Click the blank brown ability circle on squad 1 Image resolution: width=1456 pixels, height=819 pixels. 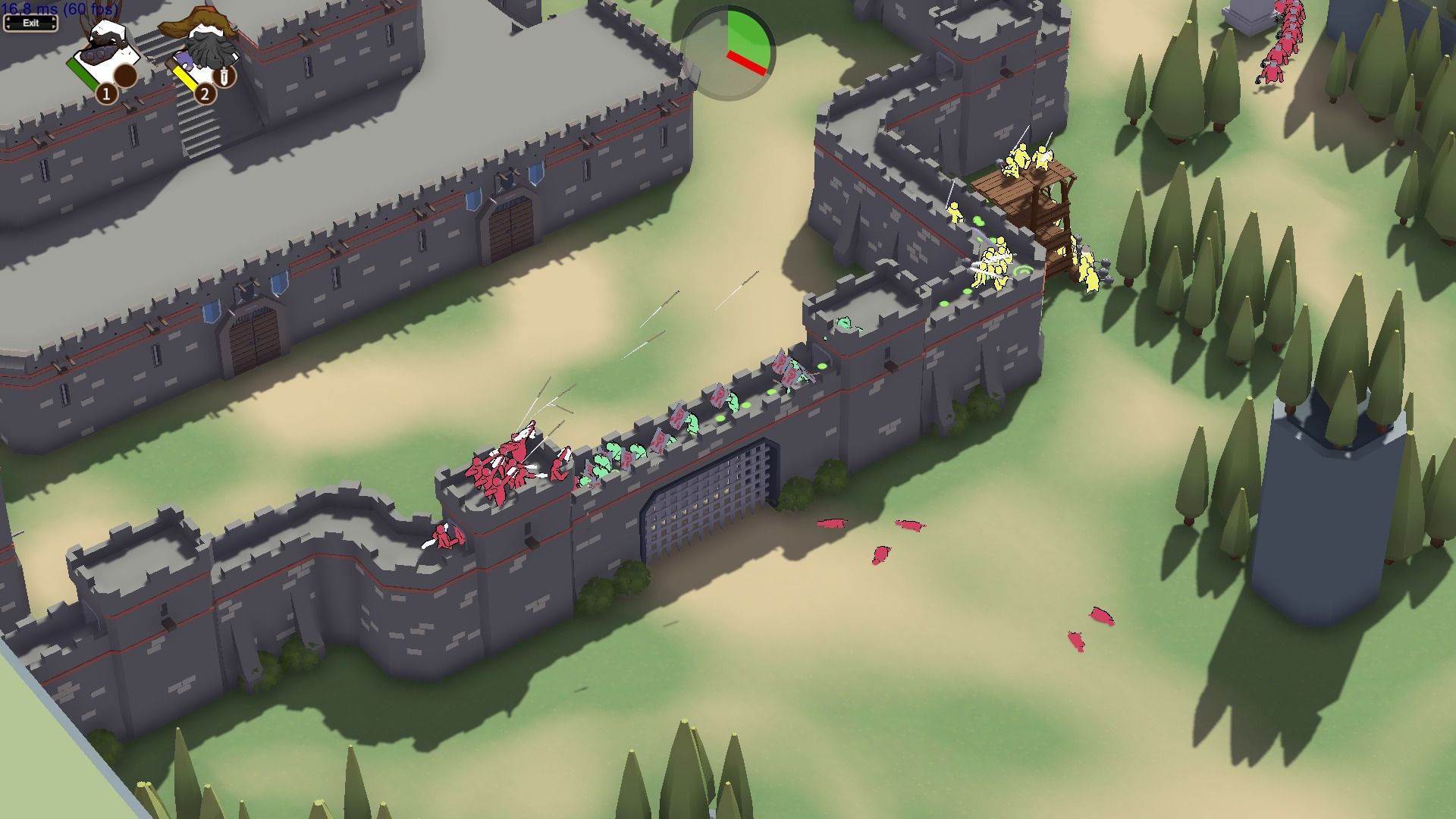pos(125,76)
